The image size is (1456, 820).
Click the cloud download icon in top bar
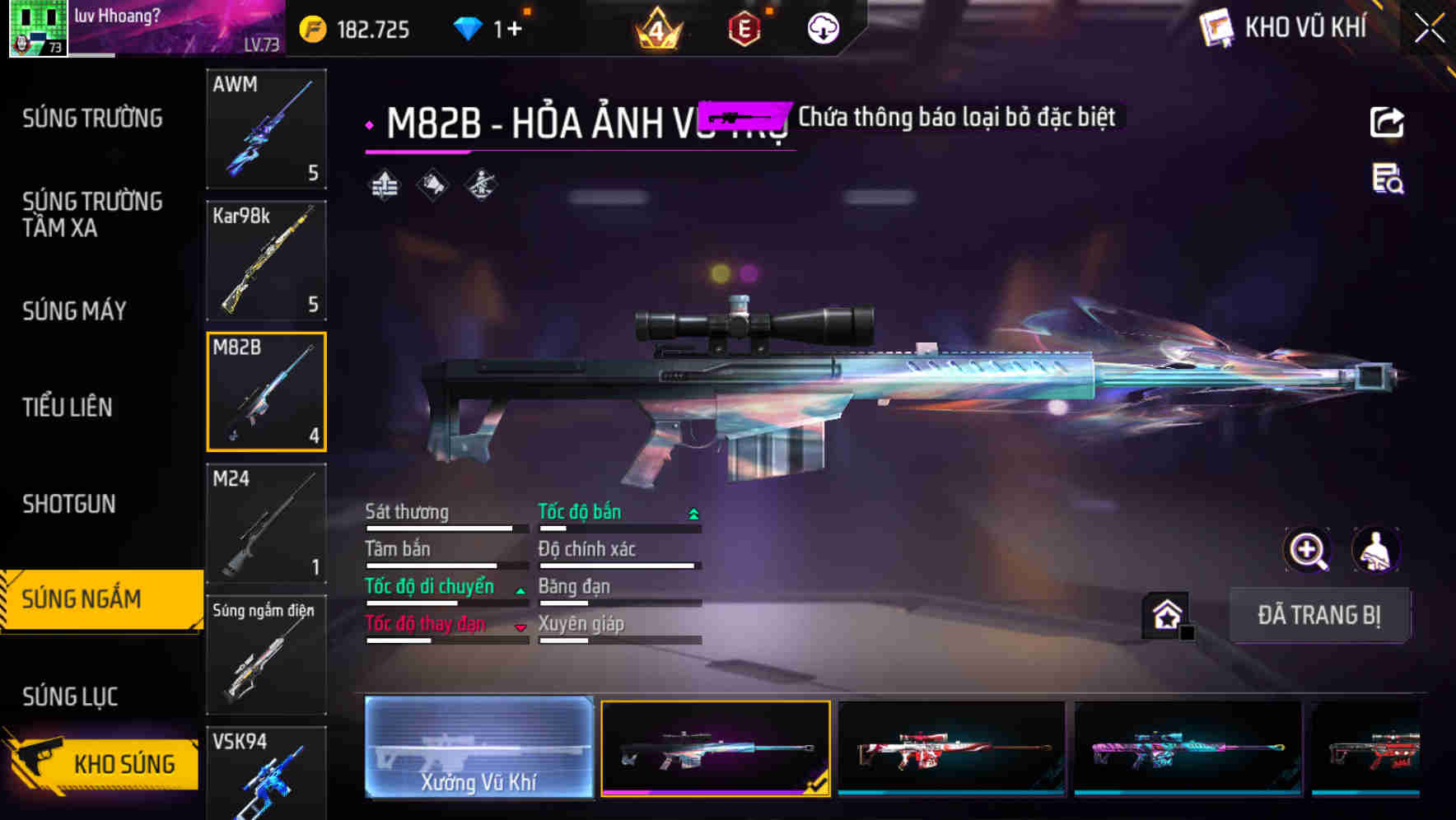click(823, 27)
